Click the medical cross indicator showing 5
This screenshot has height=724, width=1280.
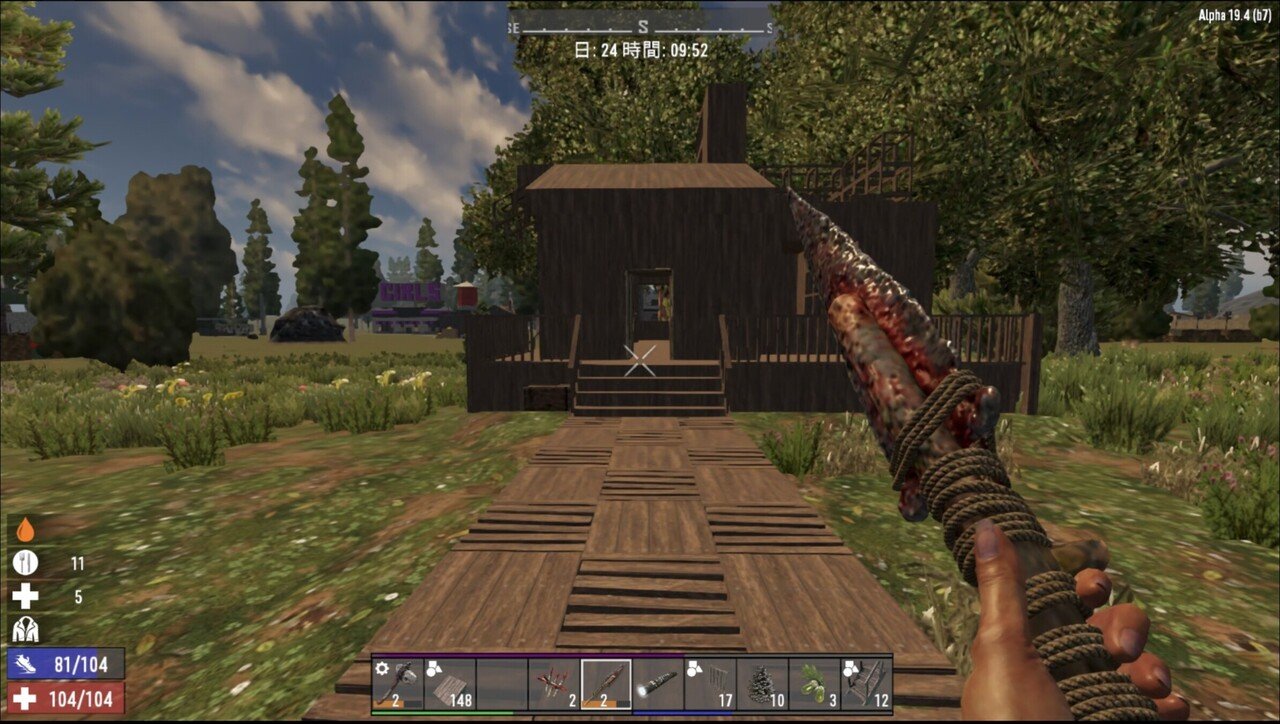coord(27,596)
